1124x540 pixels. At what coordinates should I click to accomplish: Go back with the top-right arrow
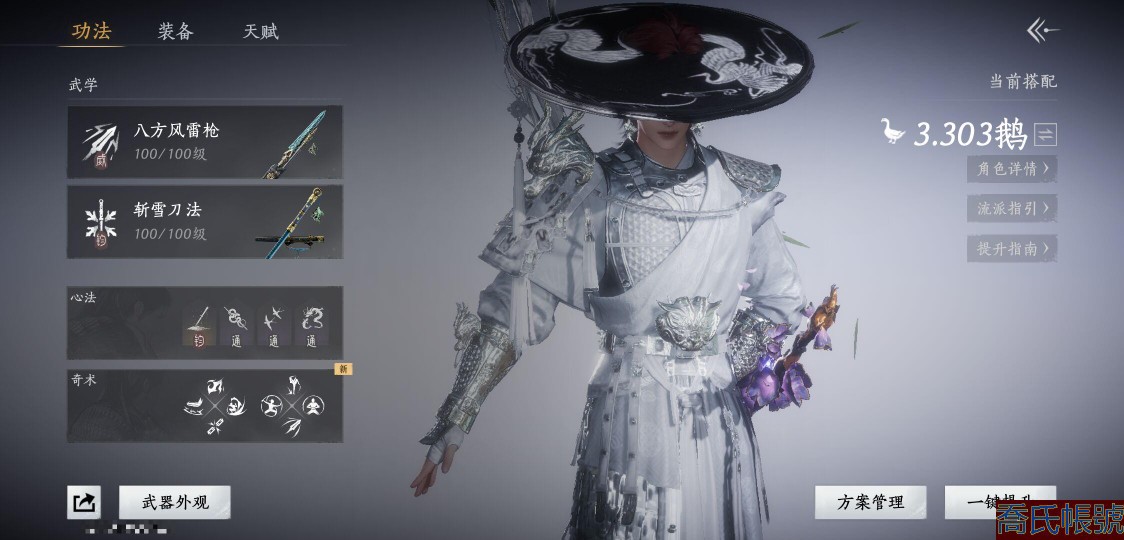(1042, 30)
